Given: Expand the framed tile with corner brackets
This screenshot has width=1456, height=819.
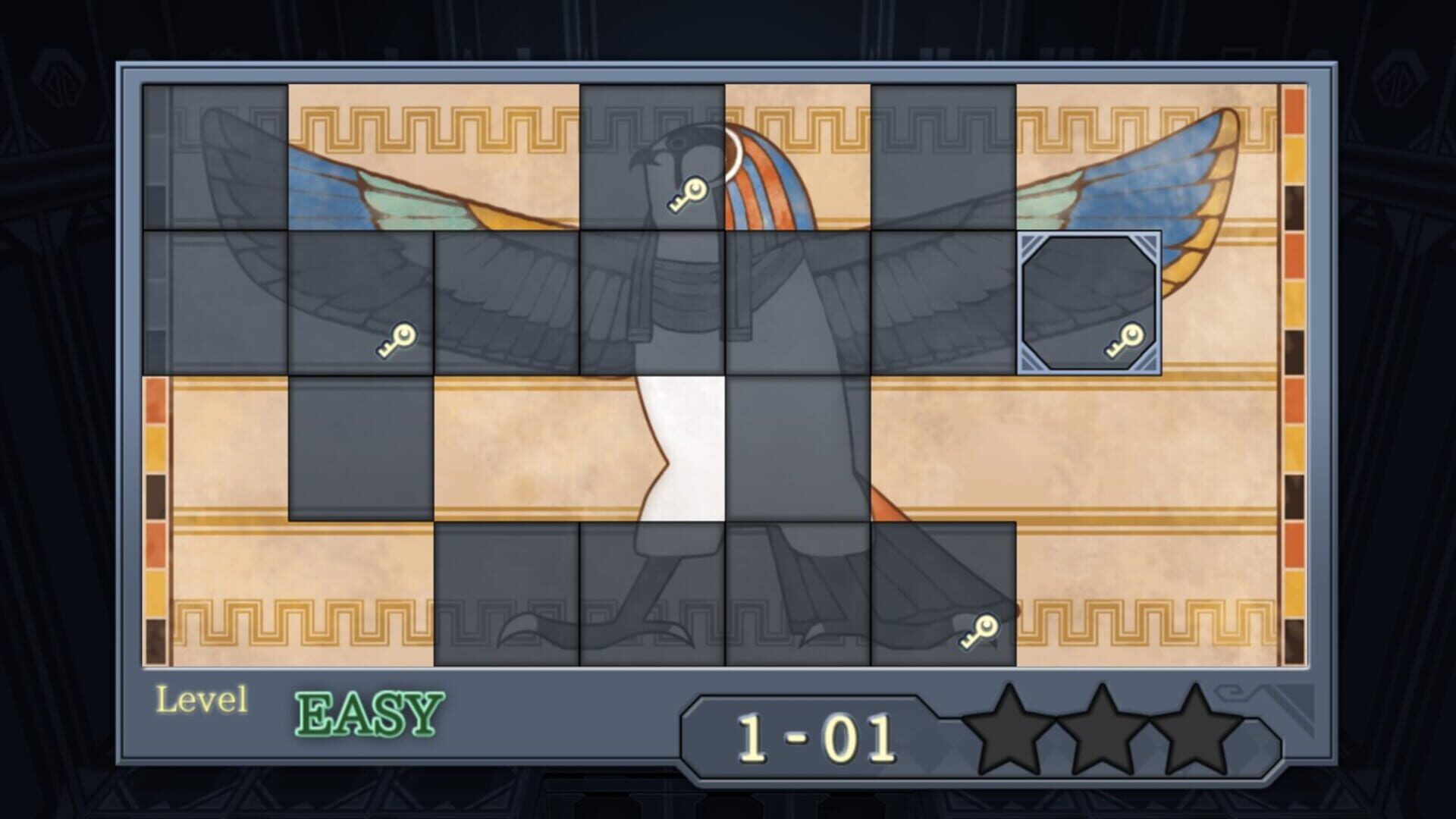Looking at the screenshot, I should 1090,300.
